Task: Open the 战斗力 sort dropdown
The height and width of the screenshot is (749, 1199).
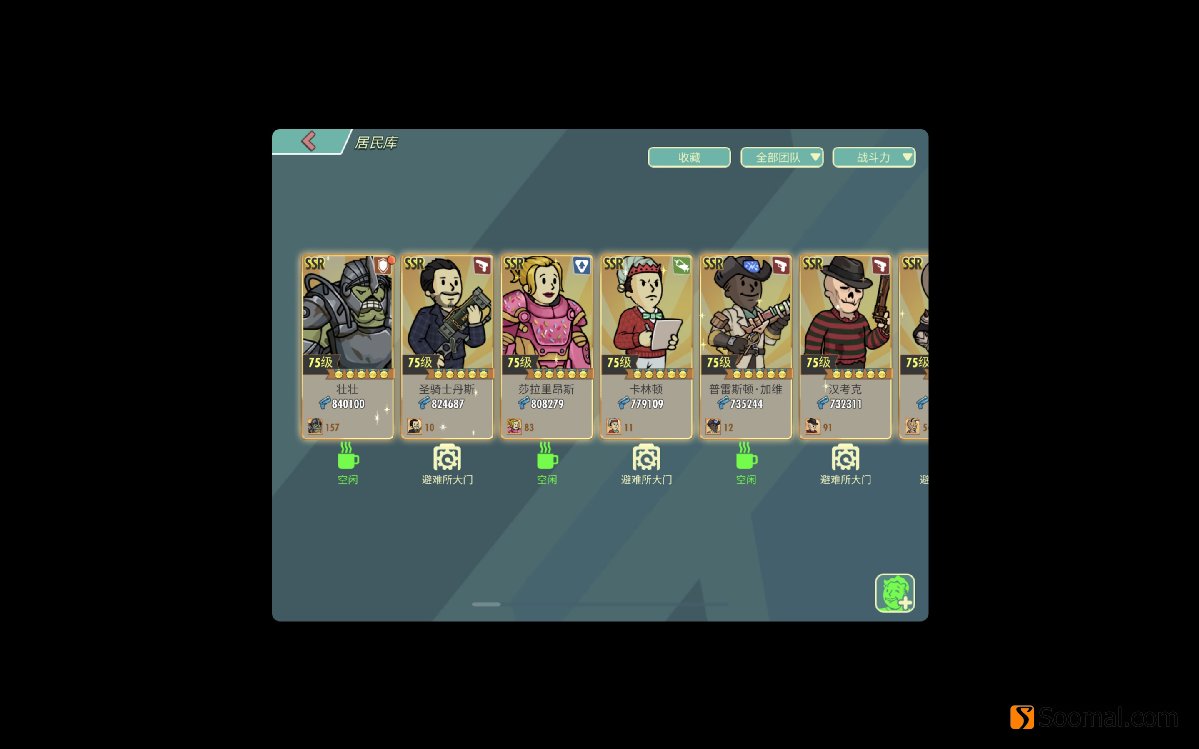Action: pyautogui.click(x=873, y=157)
